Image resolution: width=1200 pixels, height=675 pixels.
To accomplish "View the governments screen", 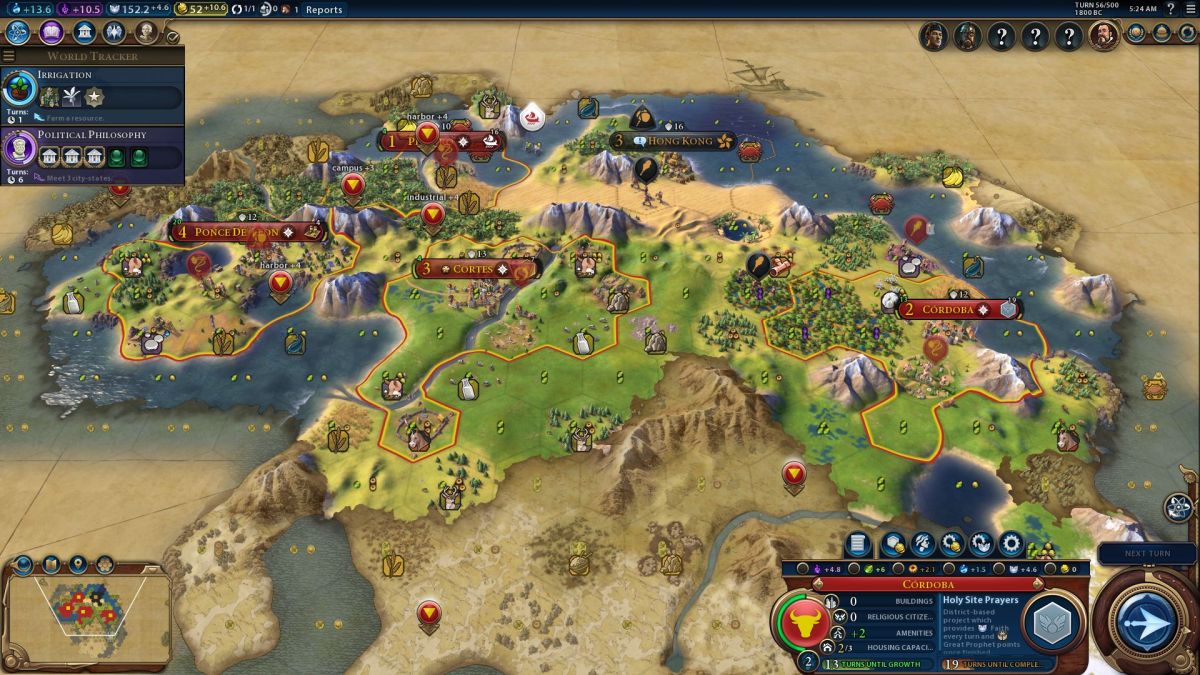I will [84, 32].
